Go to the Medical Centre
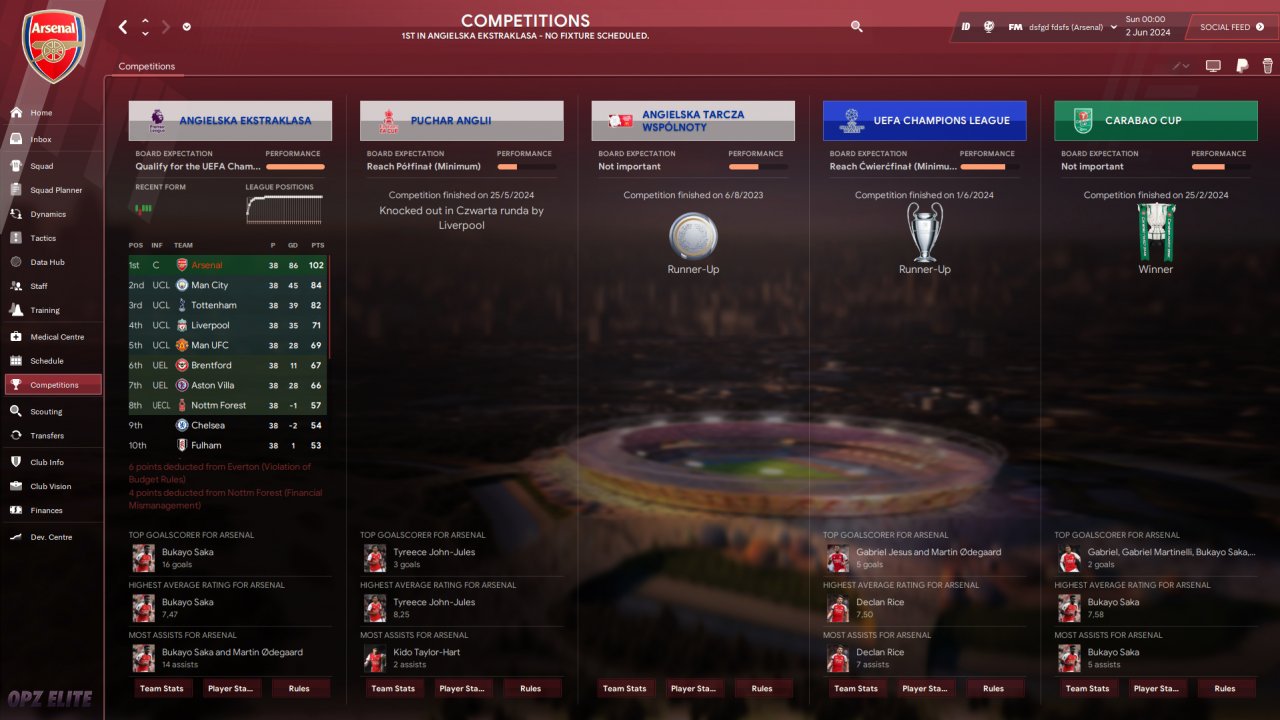The height and width of the screenshot is (720, 1280). click(x=57, y=337)
